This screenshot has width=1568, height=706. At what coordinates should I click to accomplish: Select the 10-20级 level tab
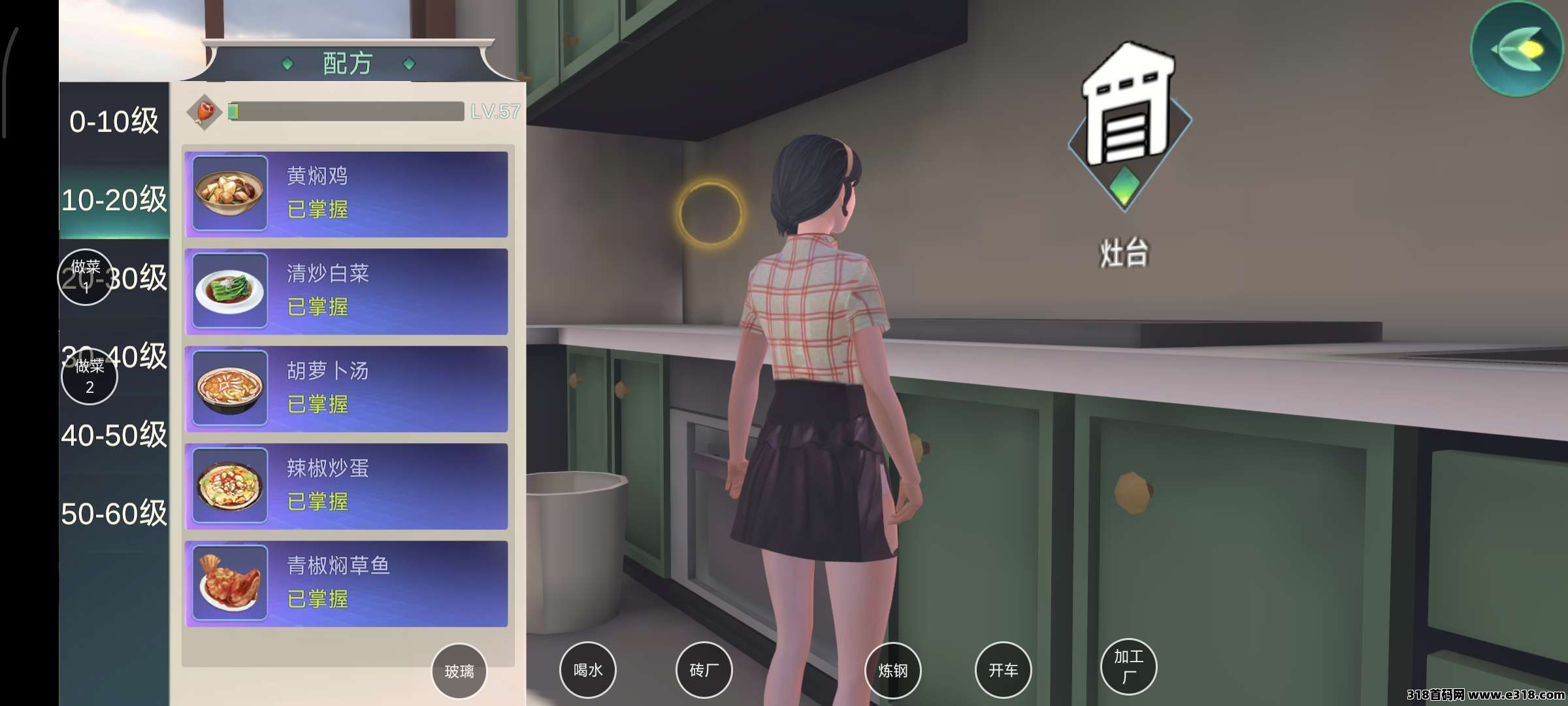pyautogui.click(x=114, y=200)
